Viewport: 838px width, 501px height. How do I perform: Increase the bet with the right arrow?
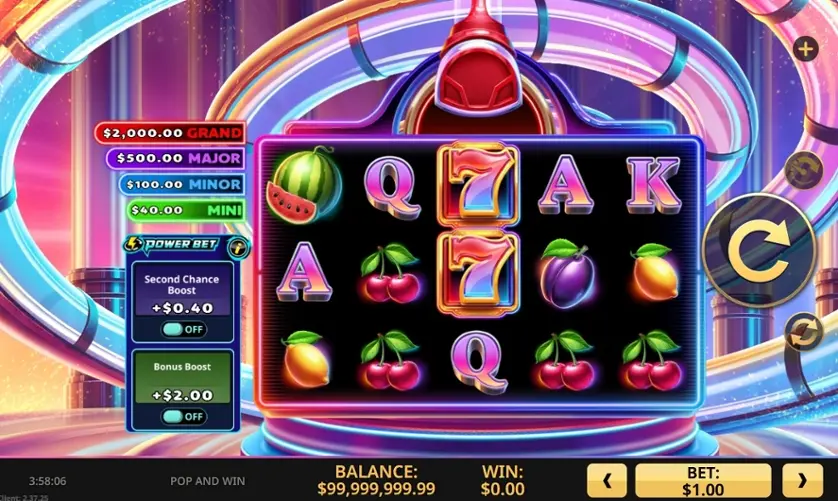[802, 480]
